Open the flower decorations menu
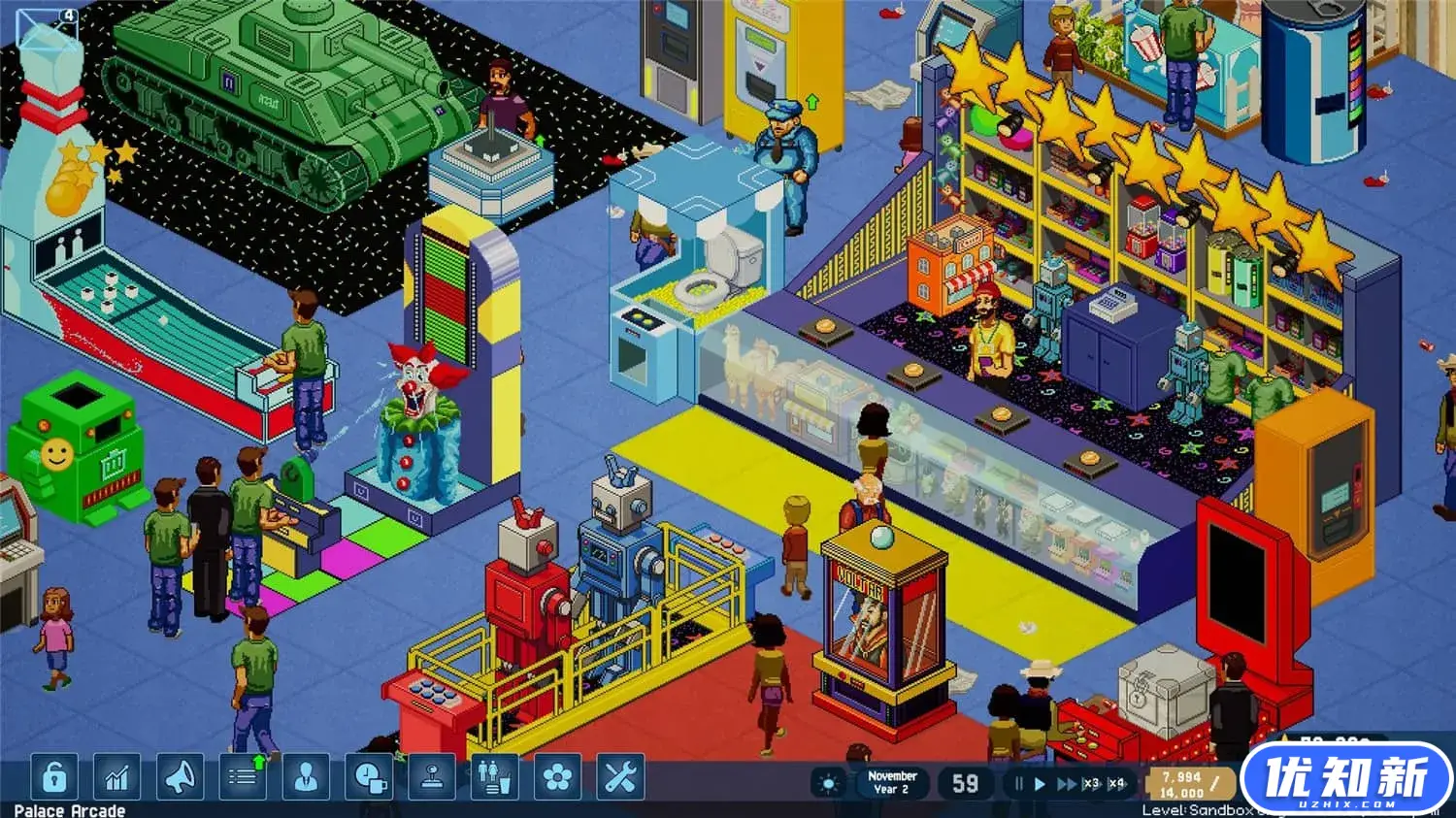The width and height of the screenshot is (1456, 818). tap(556, 776)
